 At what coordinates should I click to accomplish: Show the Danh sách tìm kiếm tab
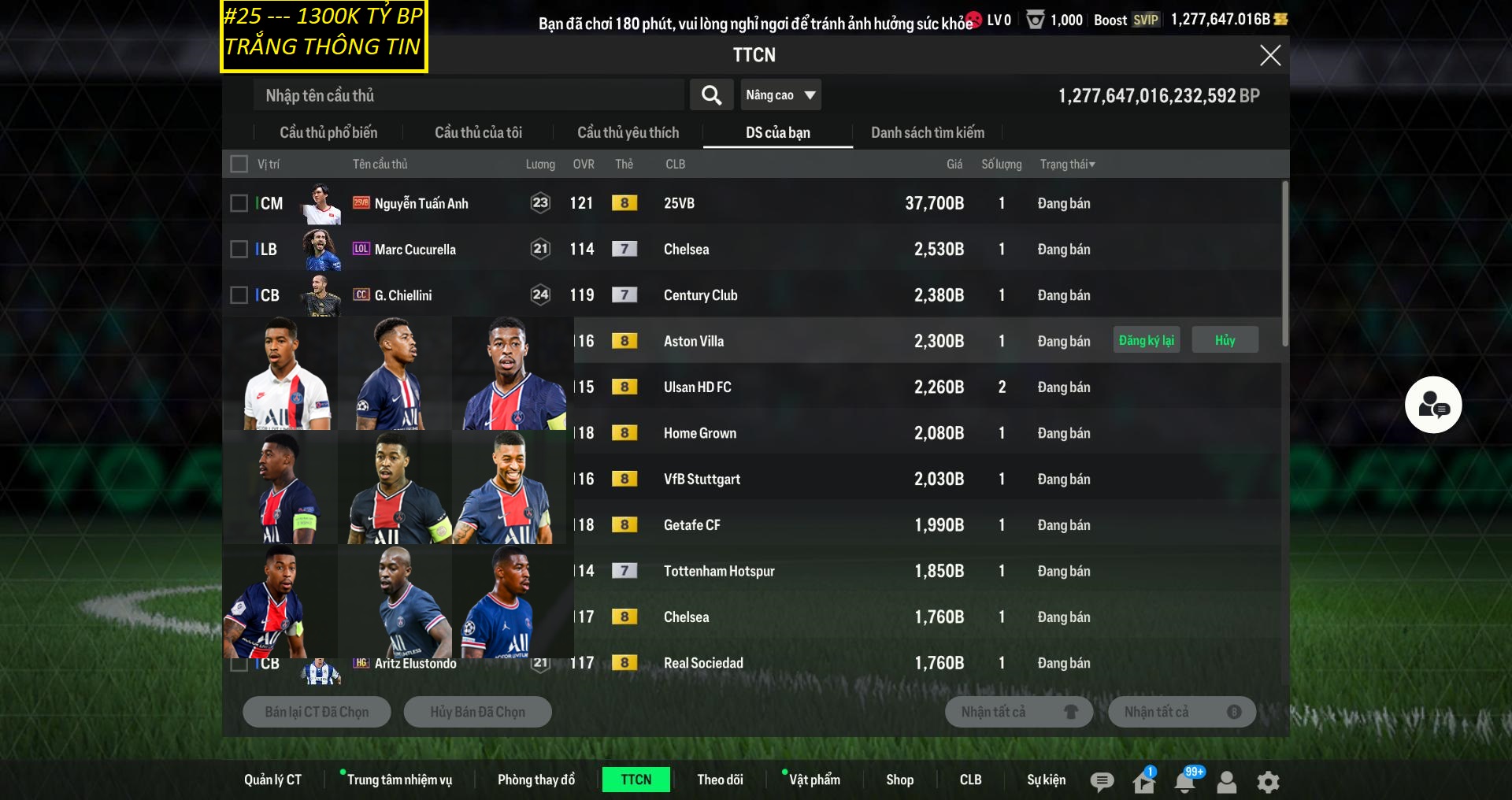pos(927,132)
